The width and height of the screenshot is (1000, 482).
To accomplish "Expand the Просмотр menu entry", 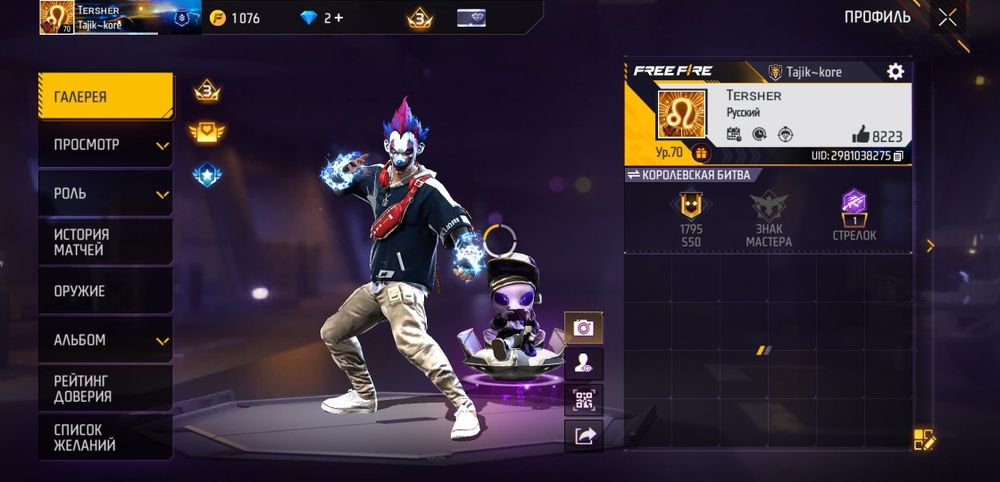I will click(x=105, y=145).
